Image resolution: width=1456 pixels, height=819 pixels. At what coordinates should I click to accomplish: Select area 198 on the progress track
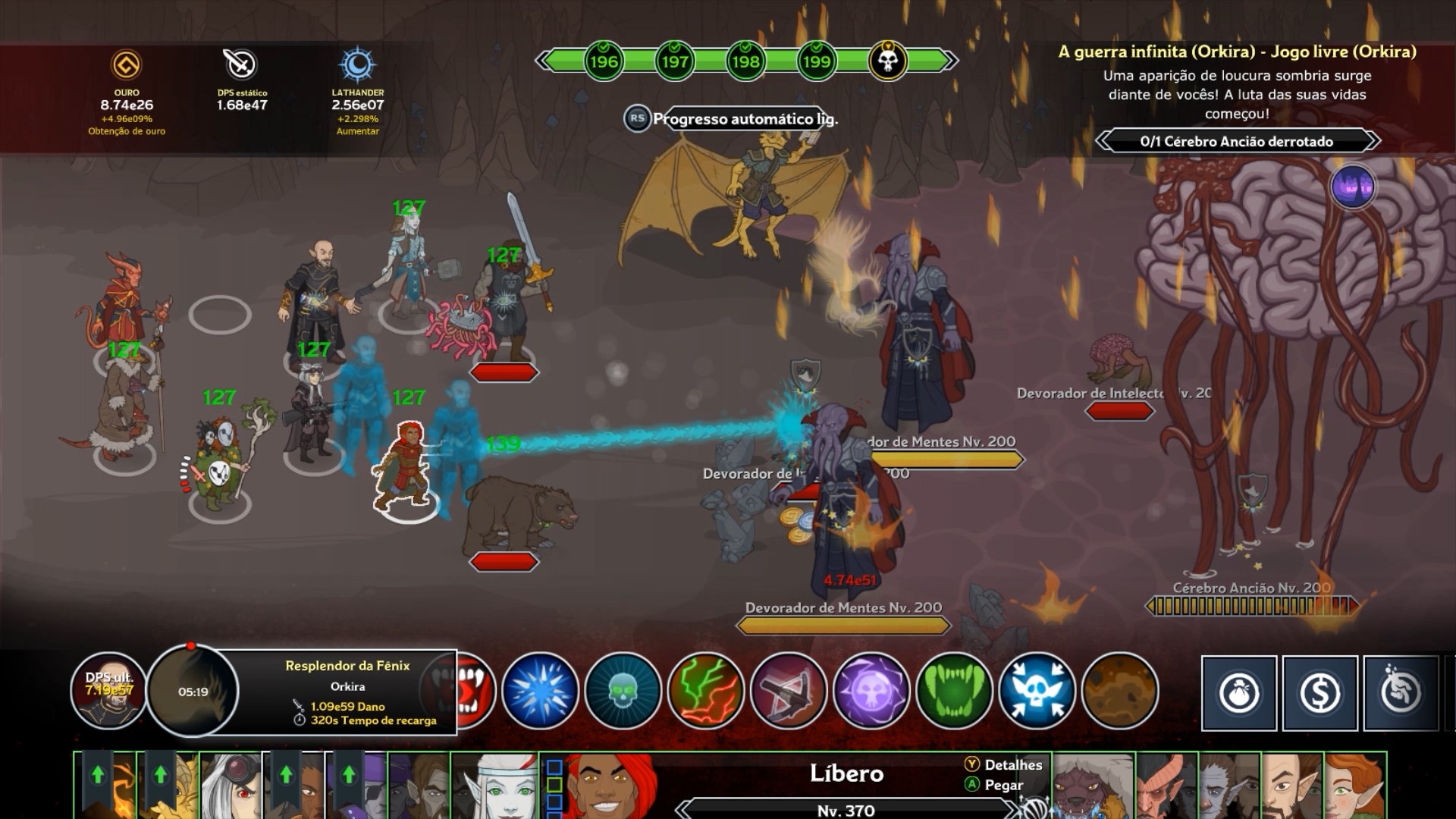(745, 61)
